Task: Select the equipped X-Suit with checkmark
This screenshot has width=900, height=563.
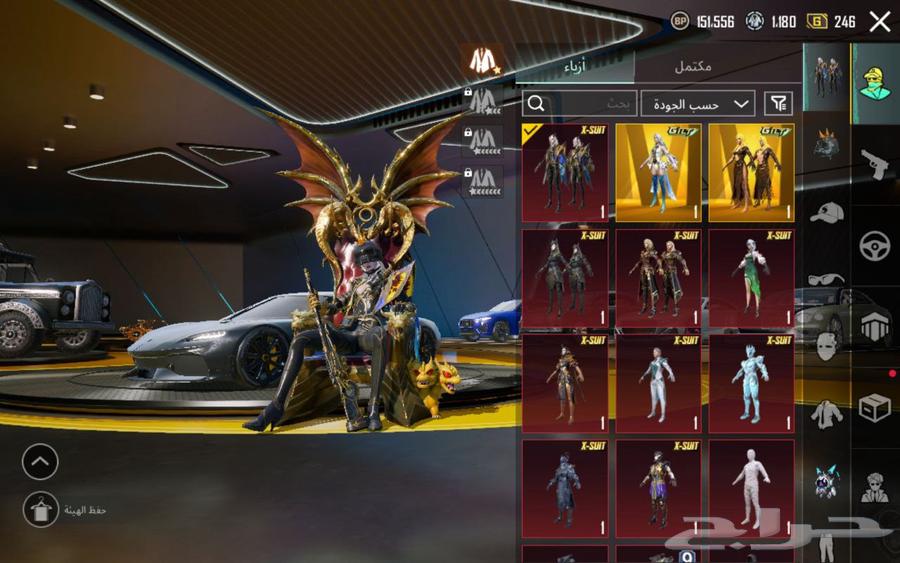Action: pyautogui.click(x=564, y=172)
